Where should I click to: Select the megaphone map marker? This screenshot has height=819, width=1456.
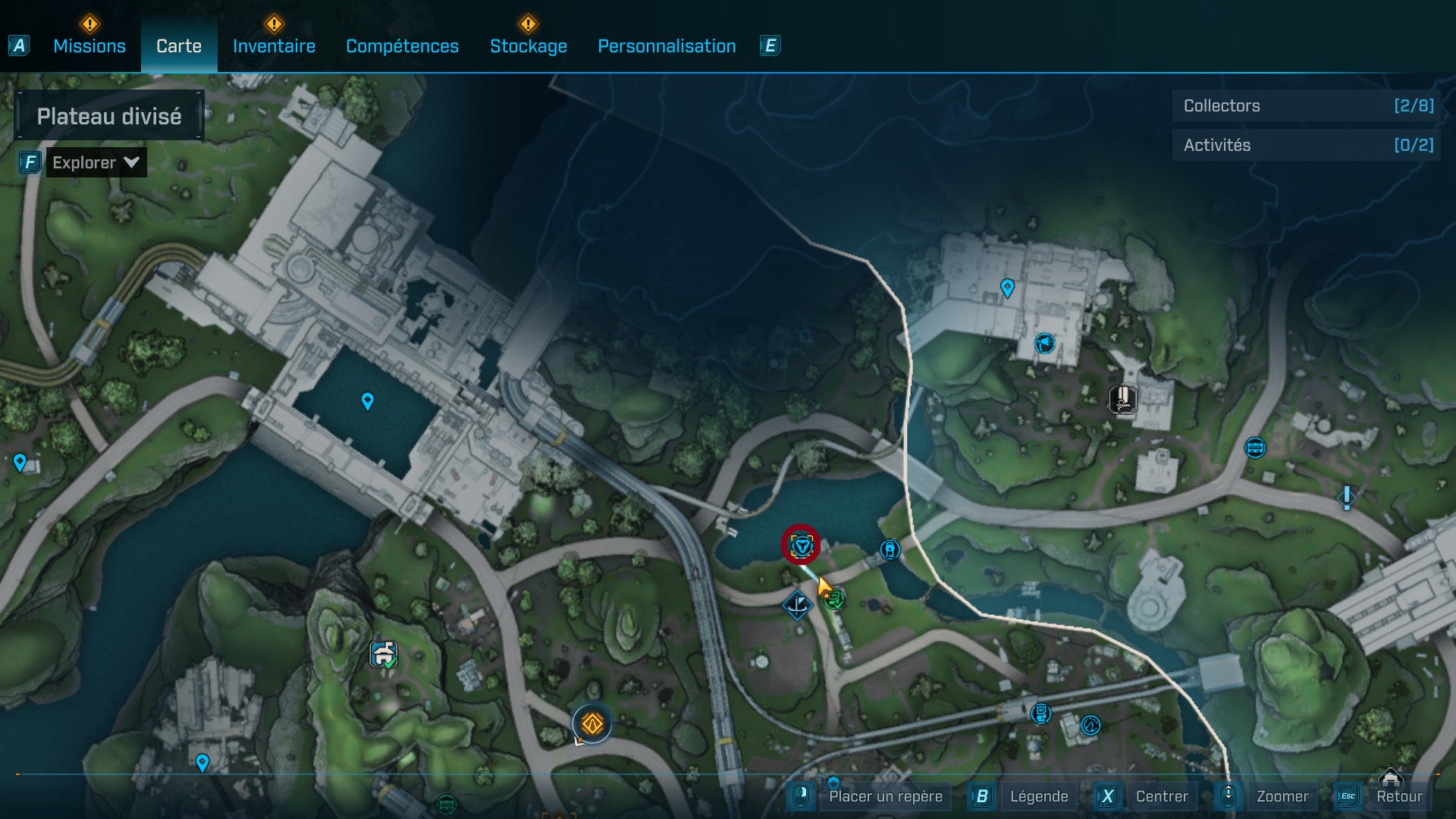click(1045, 344)
